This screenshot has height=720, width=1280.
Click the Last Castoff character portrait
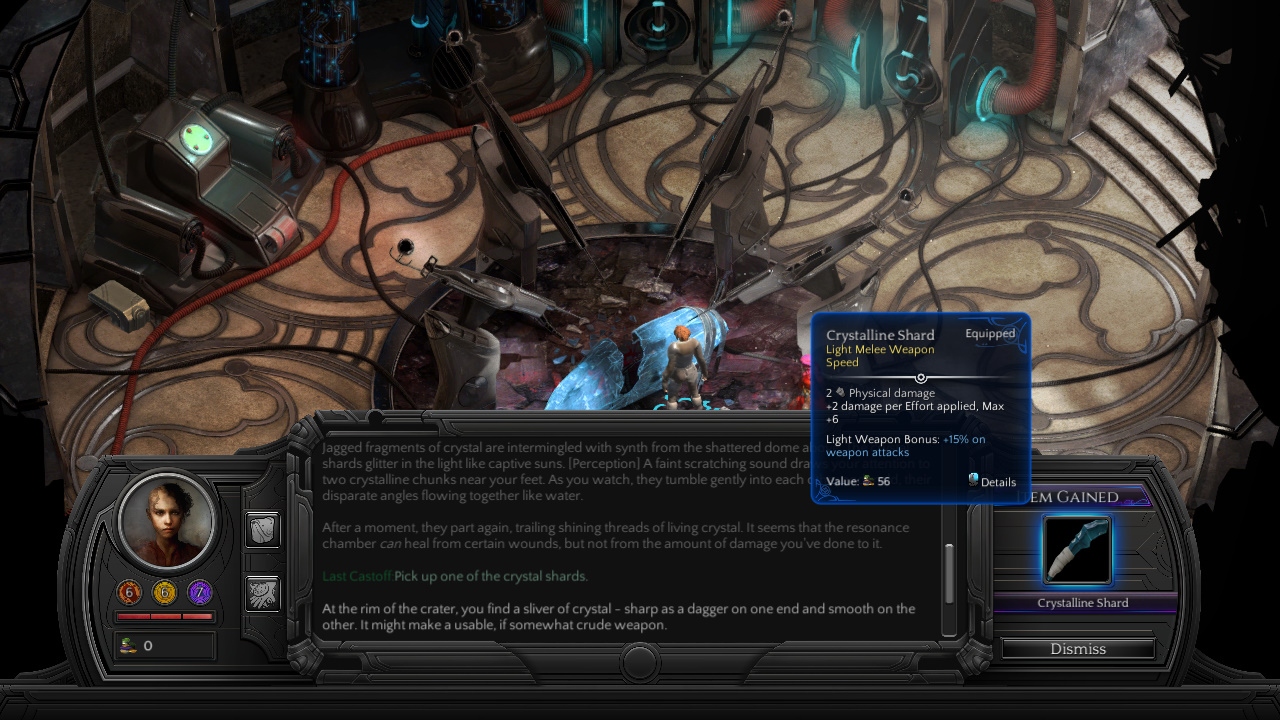tap(168, 519)
